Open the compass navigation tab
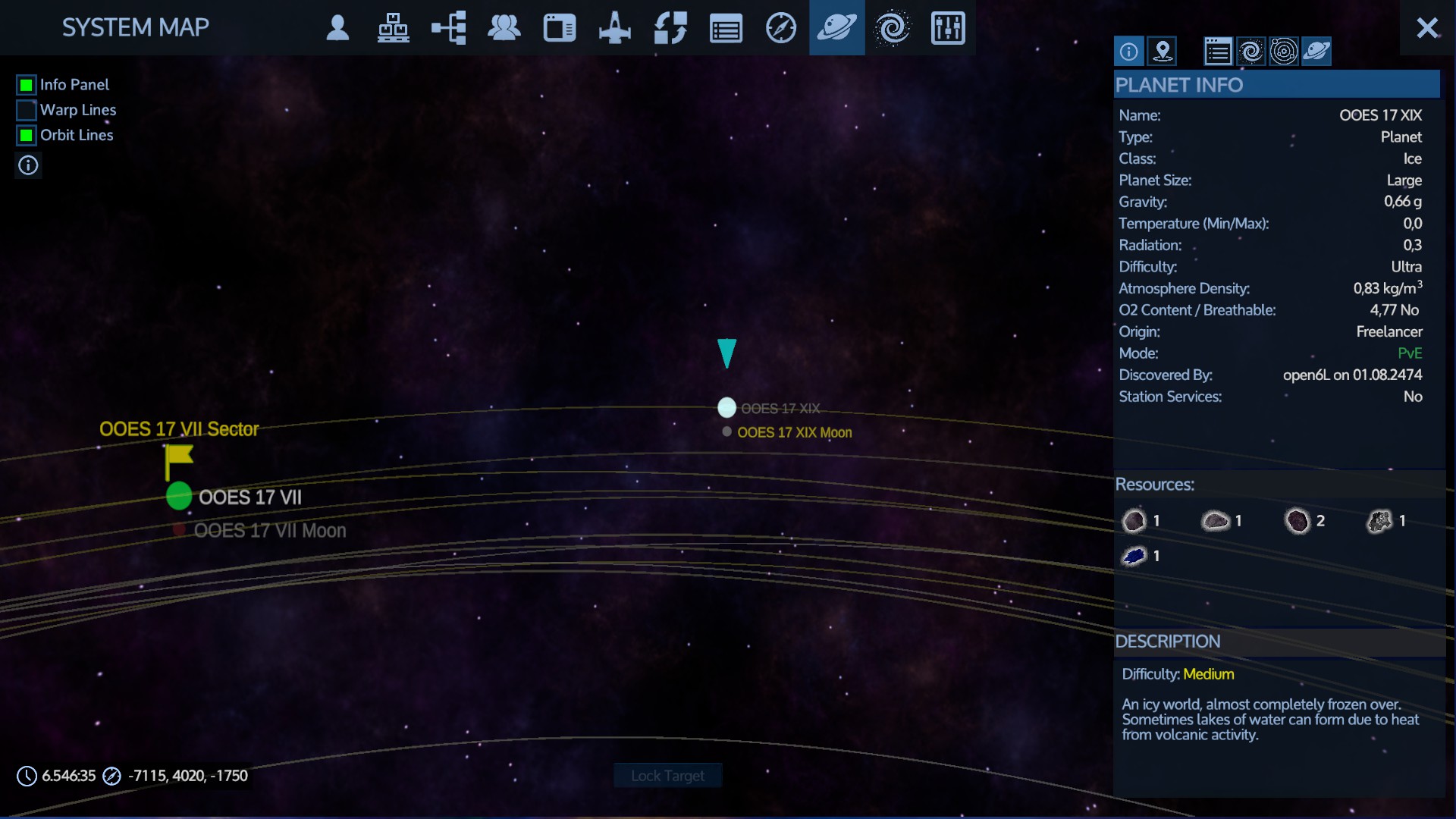Viewport: 1456px width, 819px height. pyautogui.click(x=780, y=28)
